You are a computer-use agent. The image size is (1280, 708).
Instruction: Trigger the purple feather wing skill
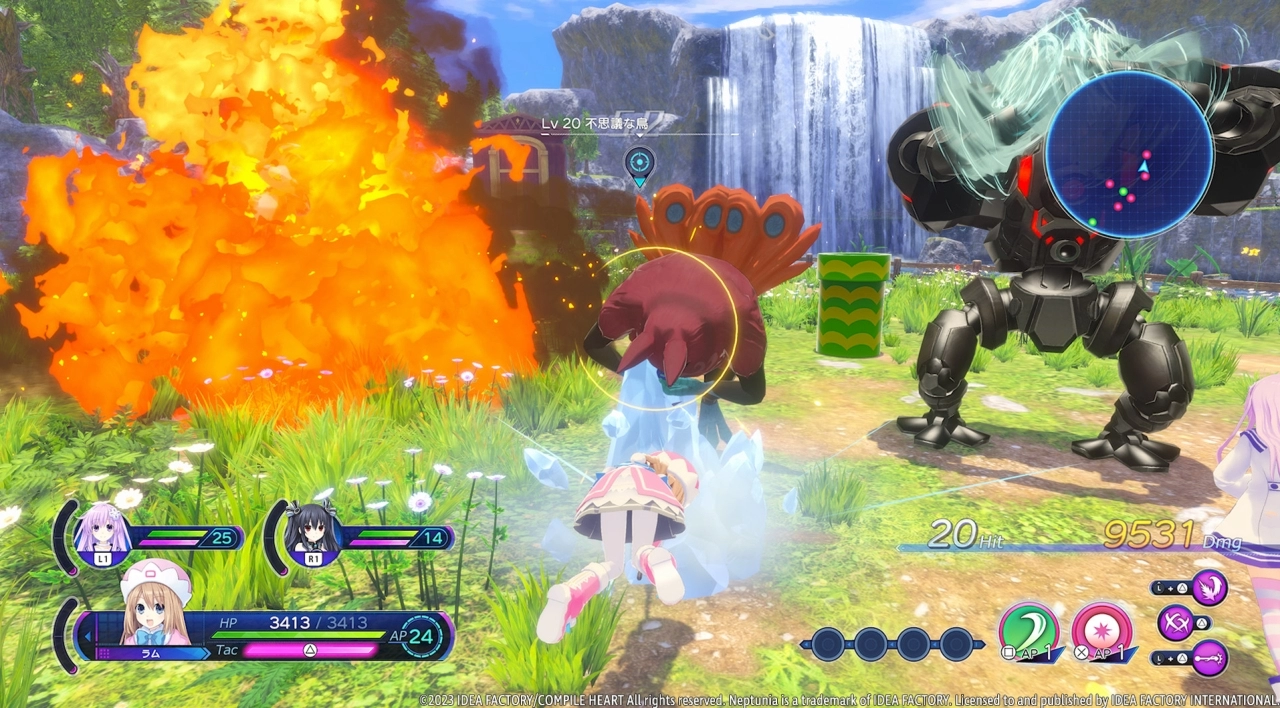click(x=1209, y=588)
